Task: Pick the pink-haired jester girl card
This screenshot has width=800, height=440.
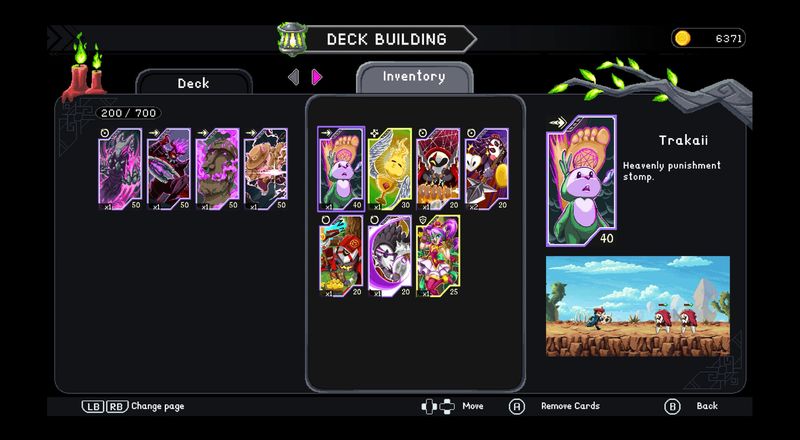Action: tap(438, 255)
